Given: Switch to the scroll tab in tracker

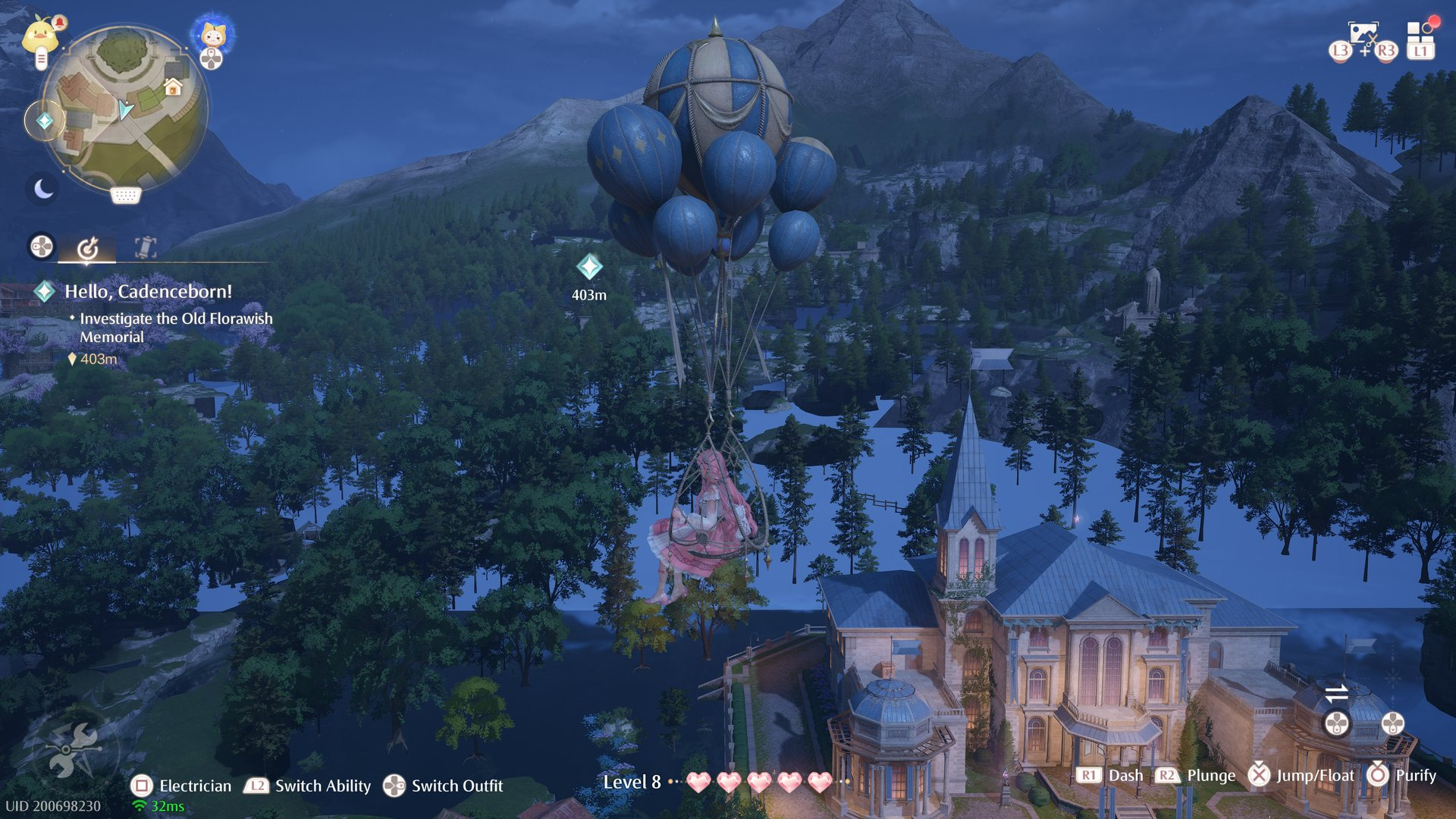Looking at the screenshot, I should (146, 247).
